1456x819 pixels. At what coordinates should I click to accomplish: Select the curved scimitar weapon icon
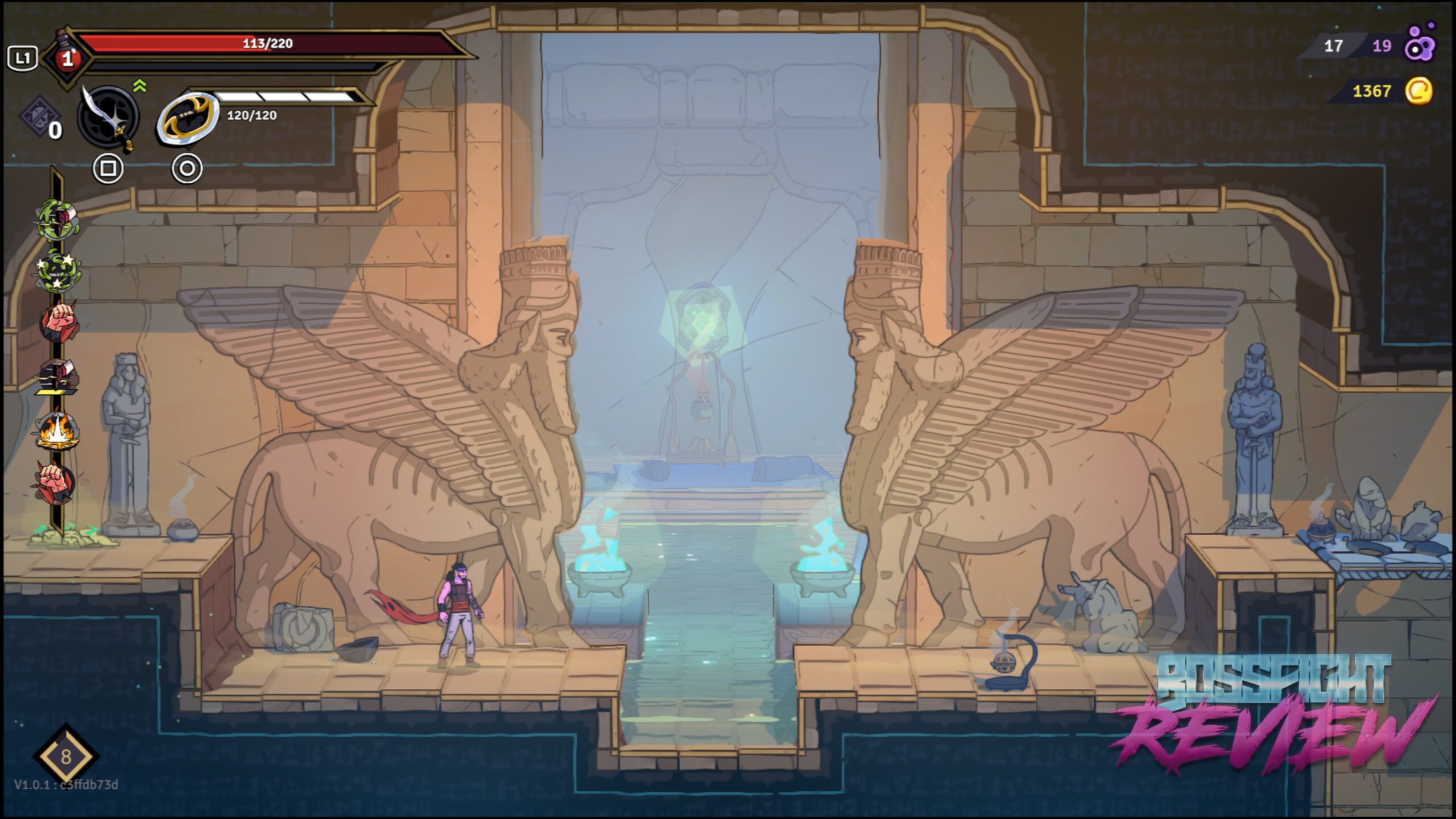pyautogui.click(x=108, y=117)
